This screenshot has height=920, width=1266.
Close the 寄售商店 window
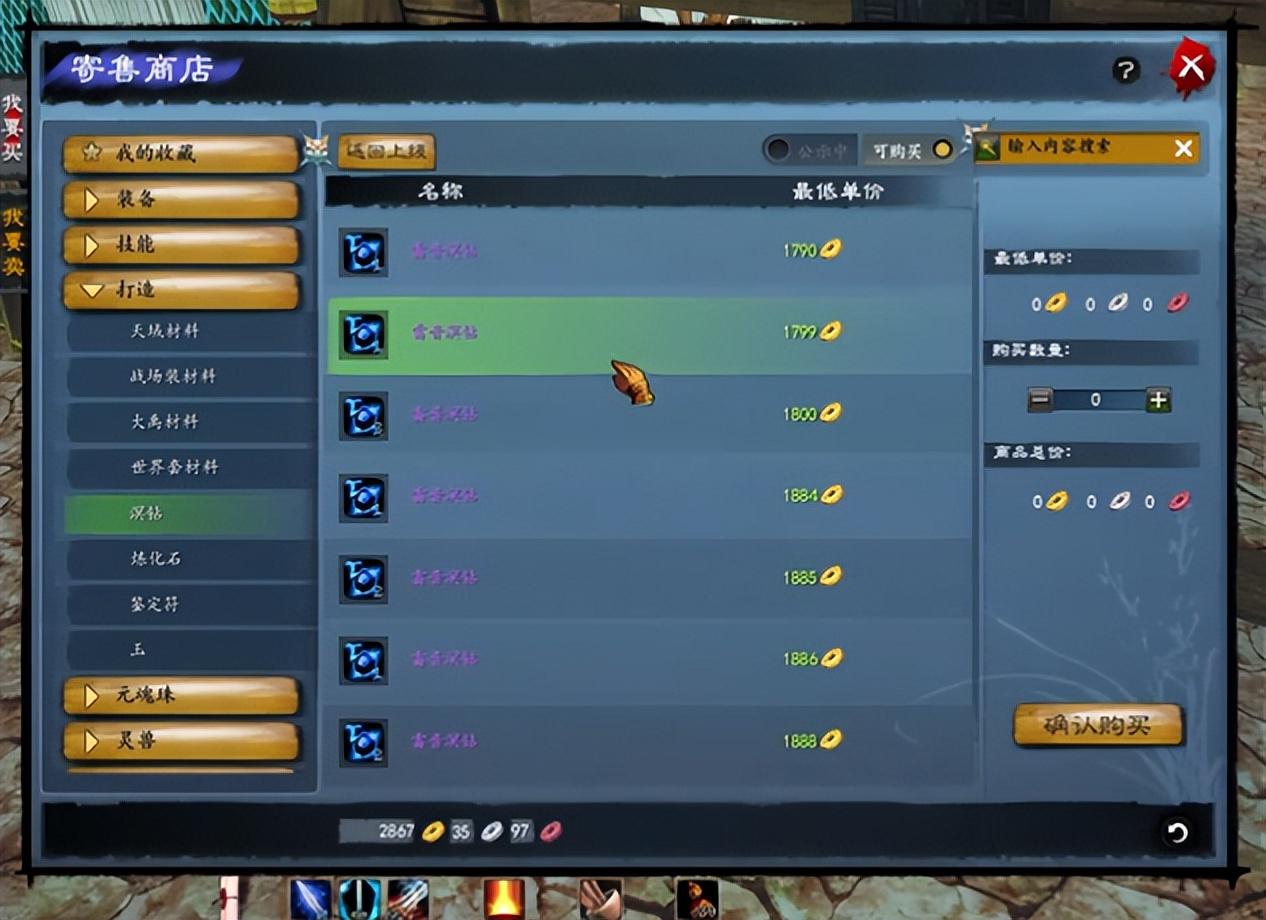[1191, 68]
